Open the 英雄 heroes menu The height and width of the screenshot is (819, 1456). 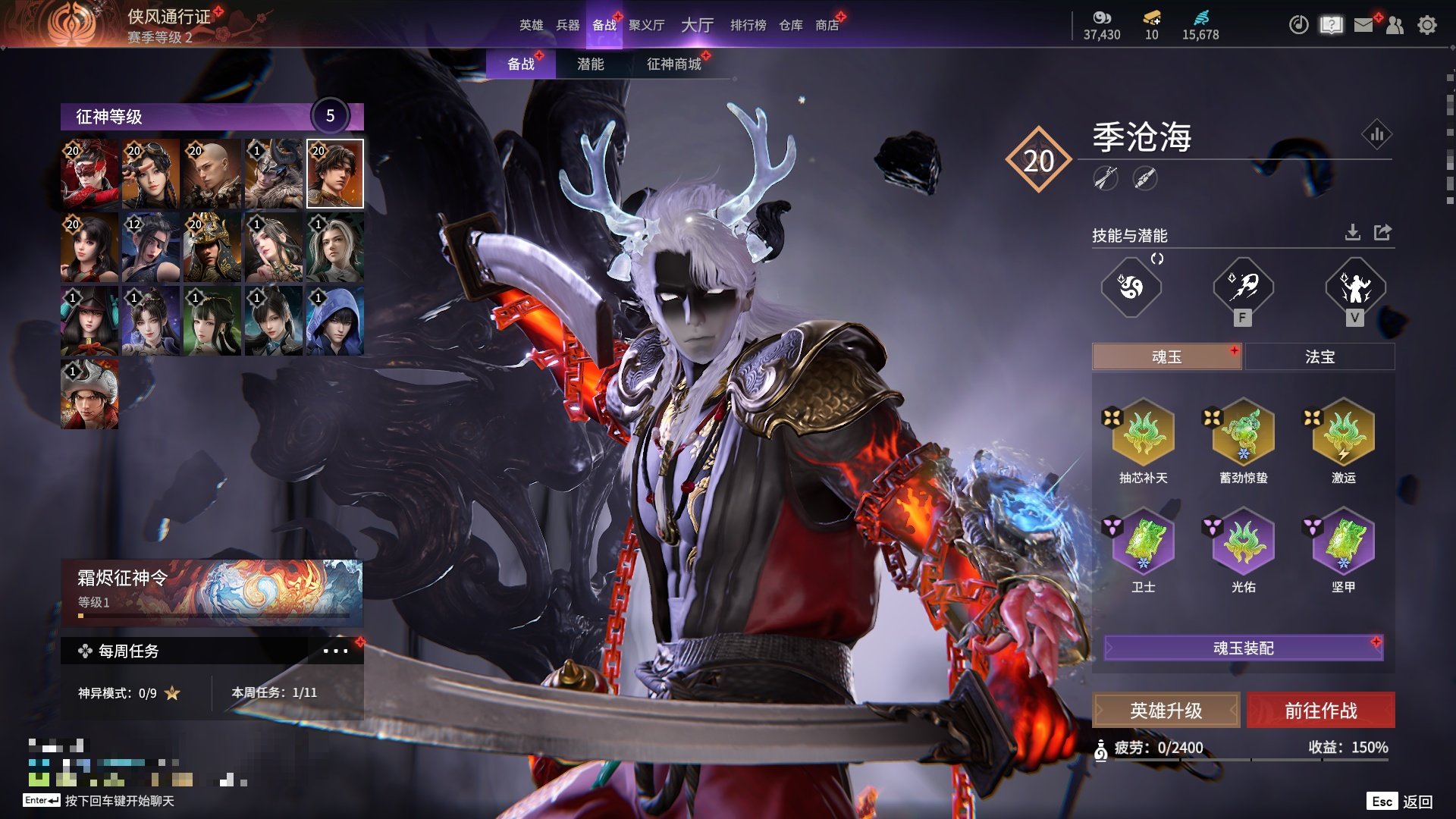point(531,25)
